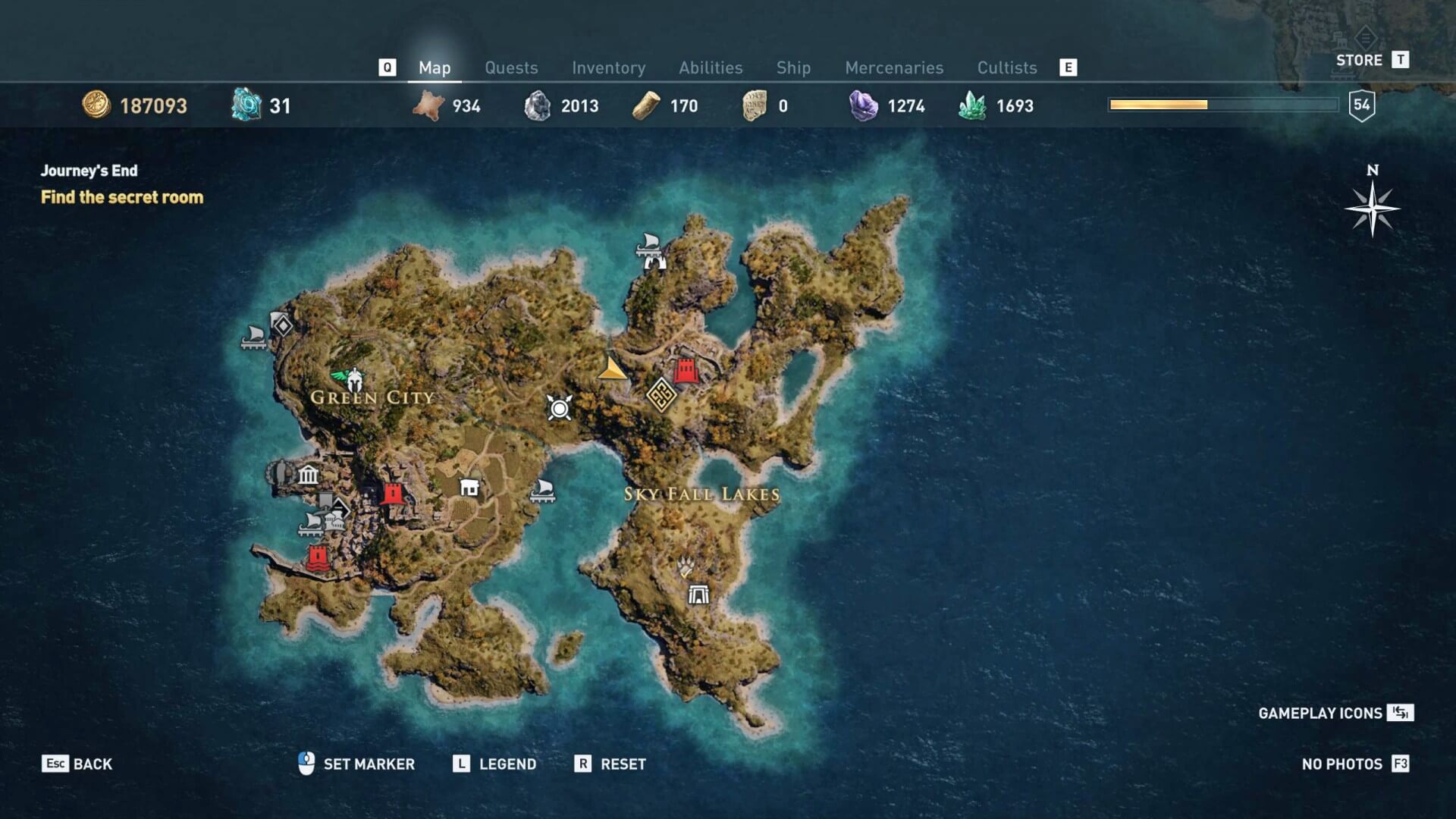Select the golden quest diamond marker

(x=661, y=395)
